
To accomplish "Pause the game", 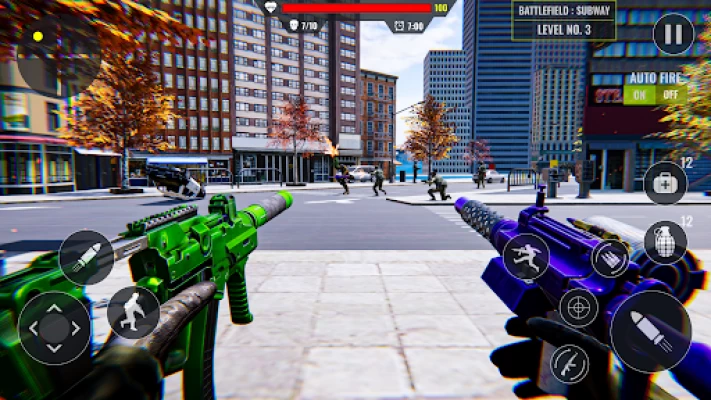I will (673, 35).
